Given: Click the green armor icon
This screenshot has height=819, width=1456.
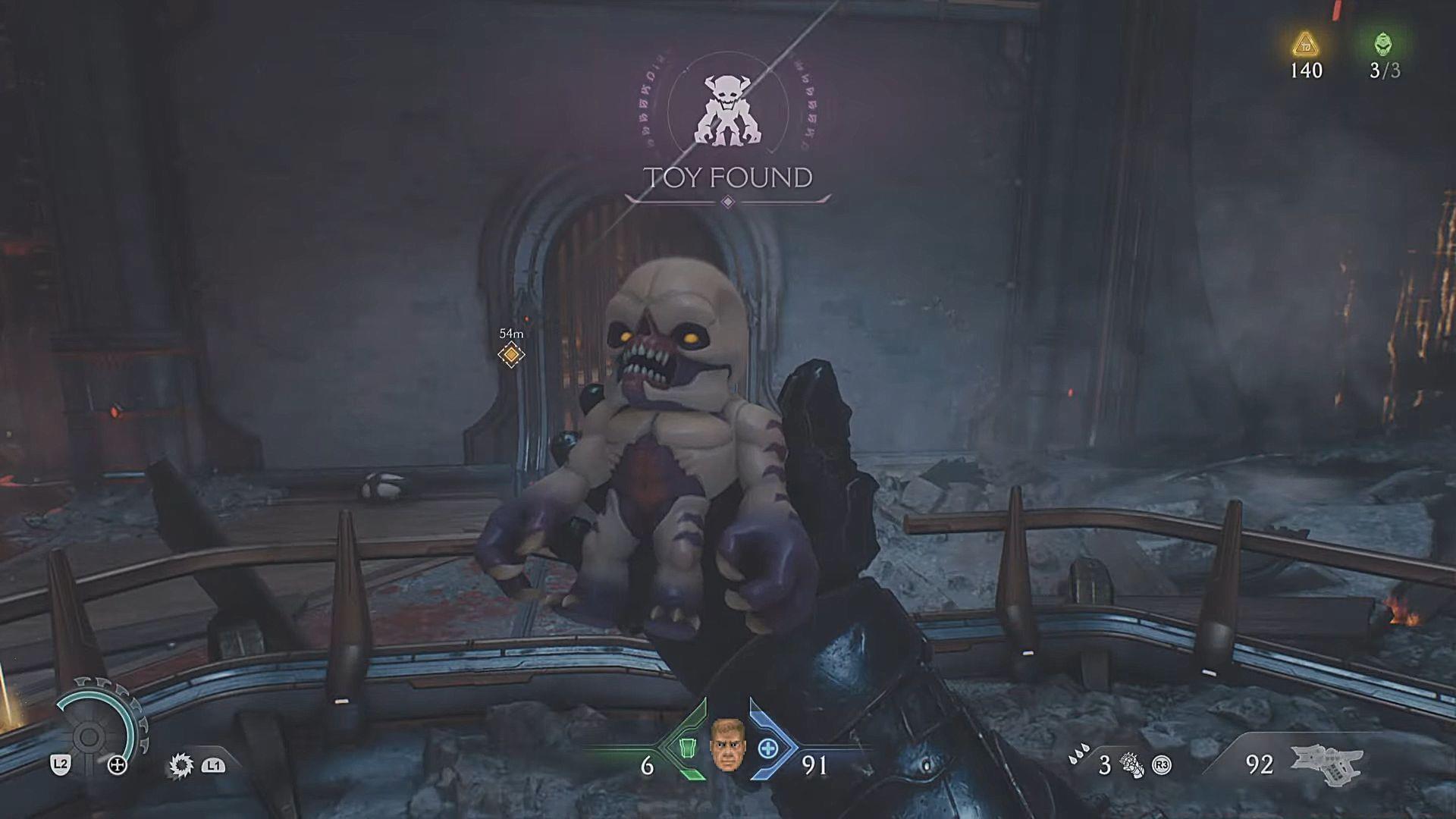Looking at the screenshot, I should [x=687, y=748].
